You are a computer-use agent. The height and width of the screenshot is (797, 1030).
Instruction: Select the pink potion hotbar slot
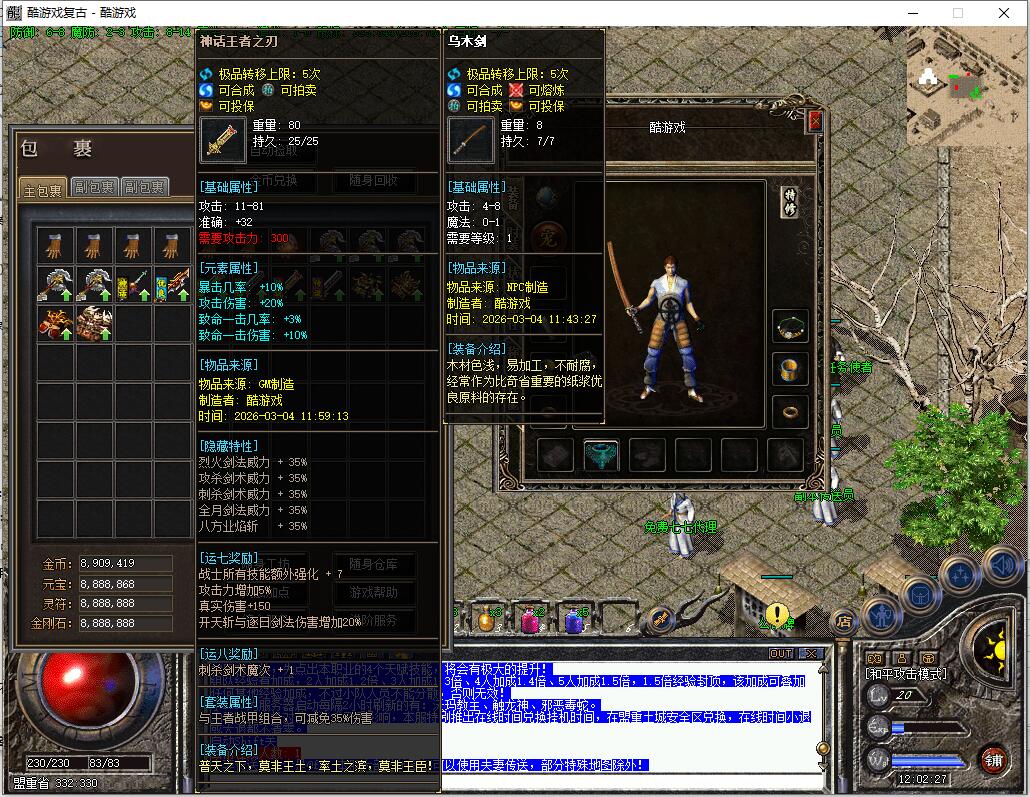[529, 620]
